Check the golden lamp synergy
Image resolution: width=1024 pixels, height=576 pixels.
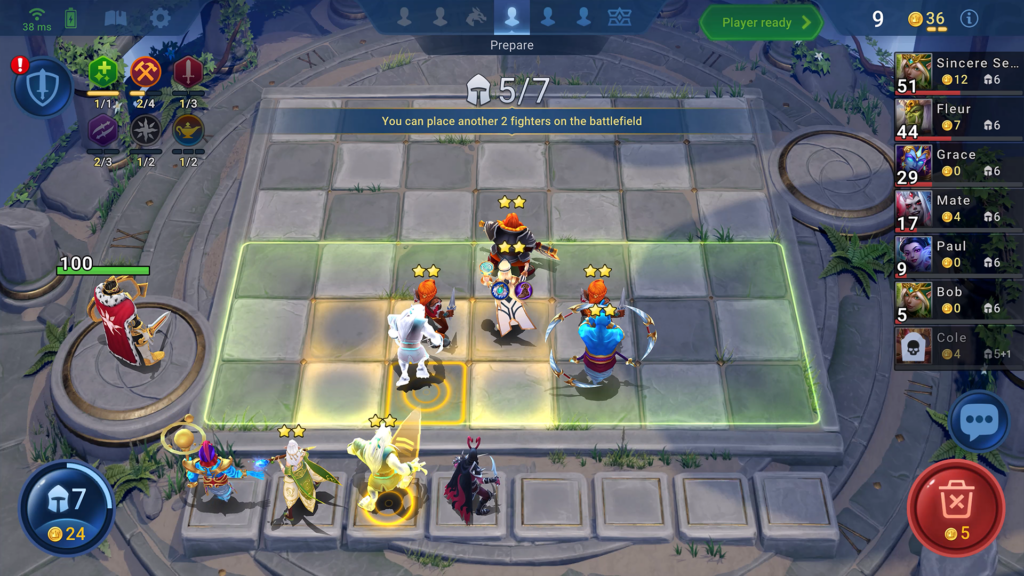click(188, 130)
